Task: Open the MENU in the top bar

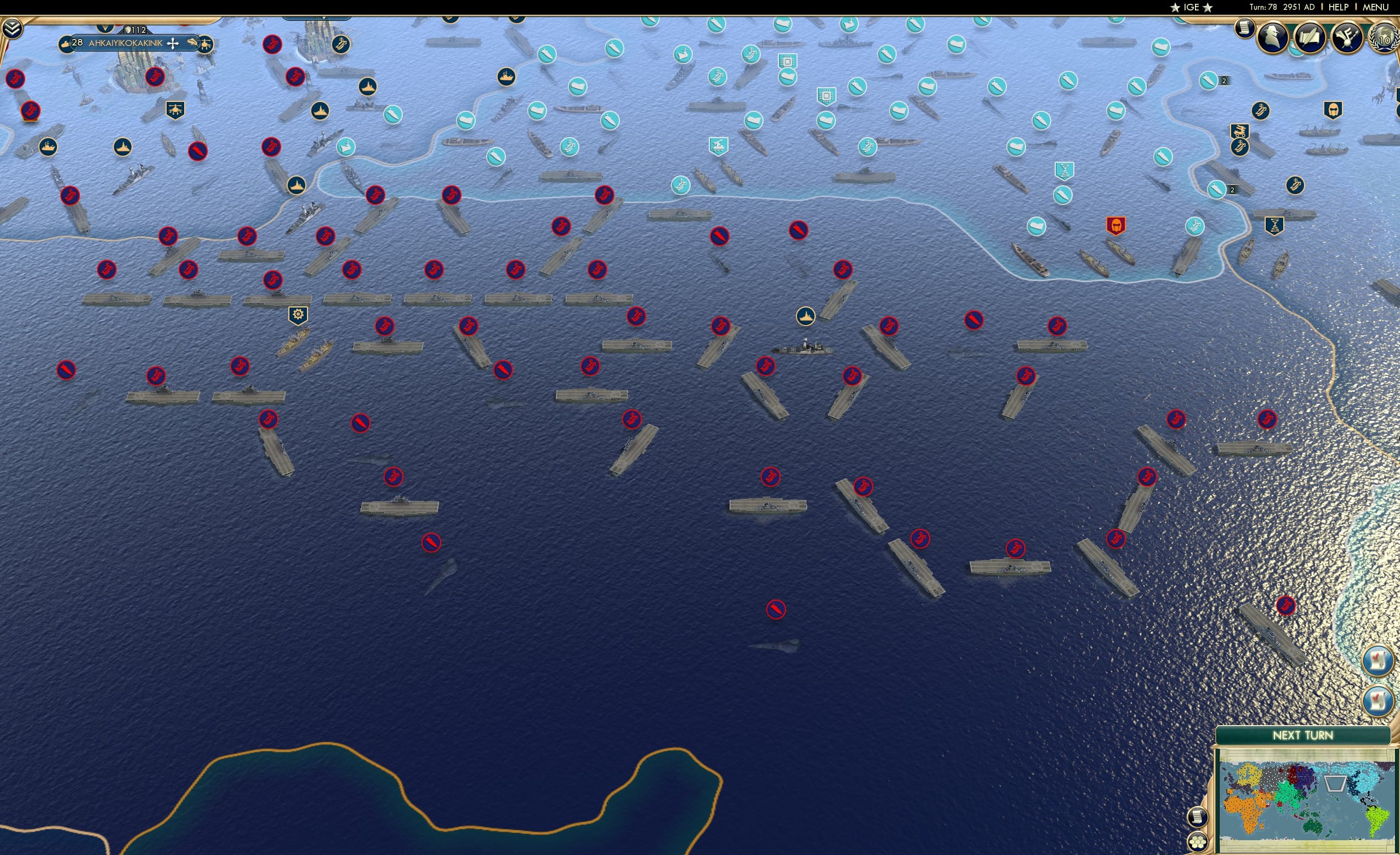Action: tap(1375, 7)
